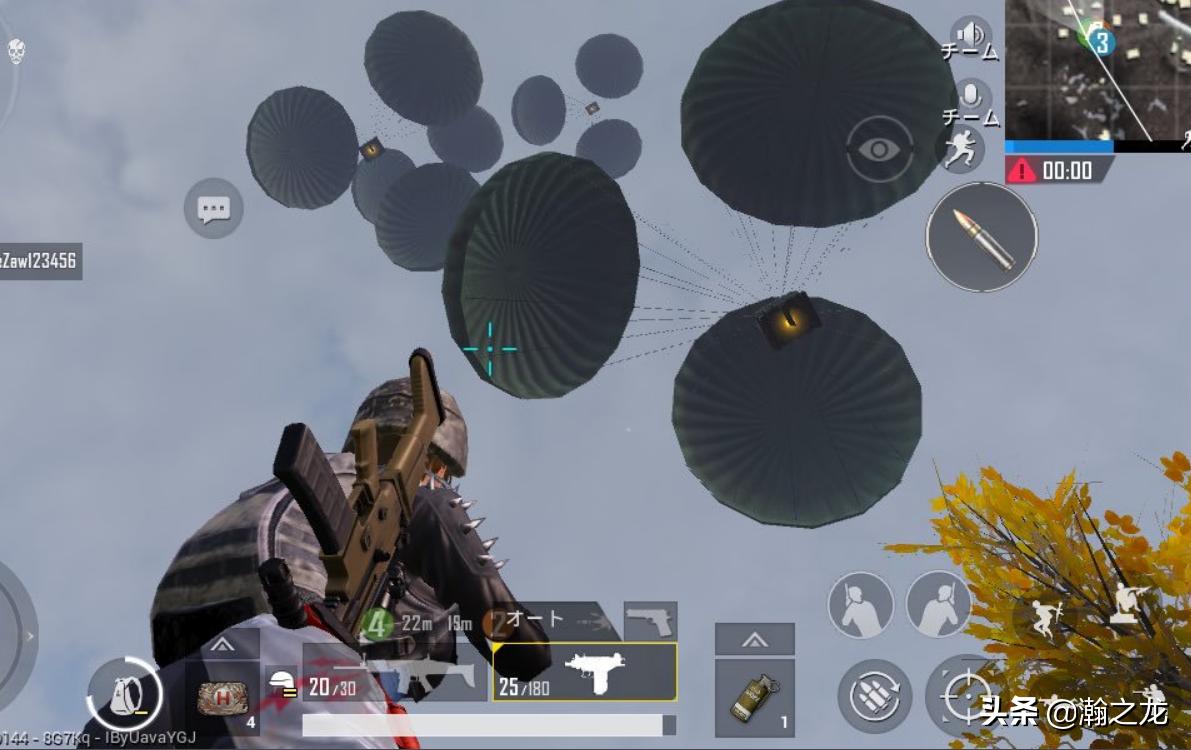Toggle the team speaker audio icon

(970, 34)
